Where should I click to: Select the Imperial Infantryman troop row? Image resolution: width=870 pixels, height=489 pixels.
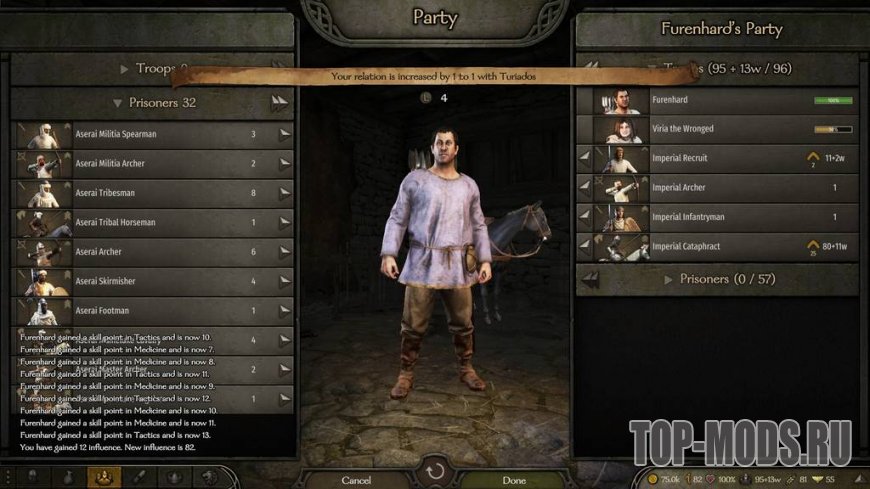(x=720, y=217)
